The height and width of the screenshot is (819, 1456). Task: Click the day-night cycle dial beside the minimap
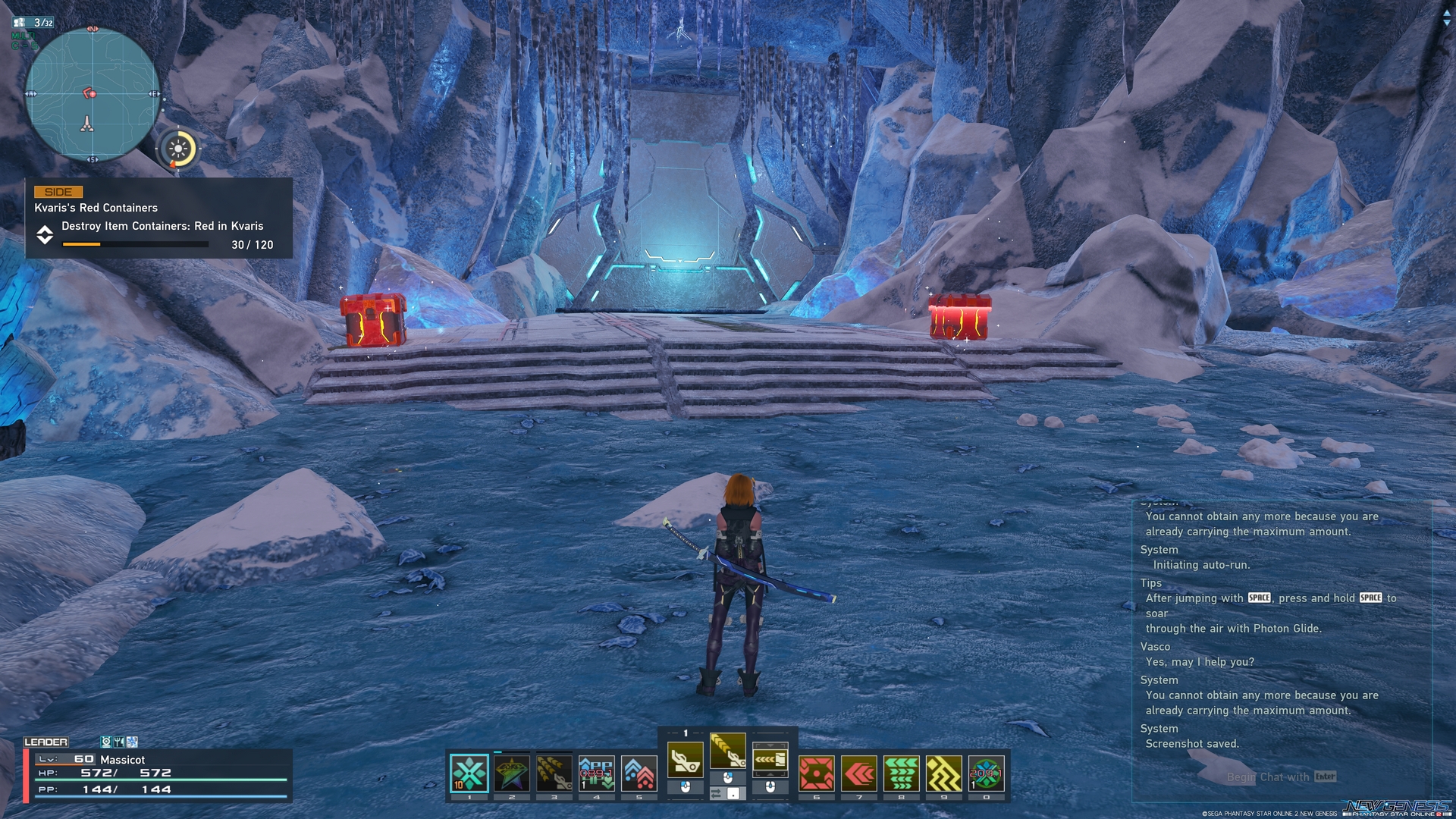tap(178, 149)
